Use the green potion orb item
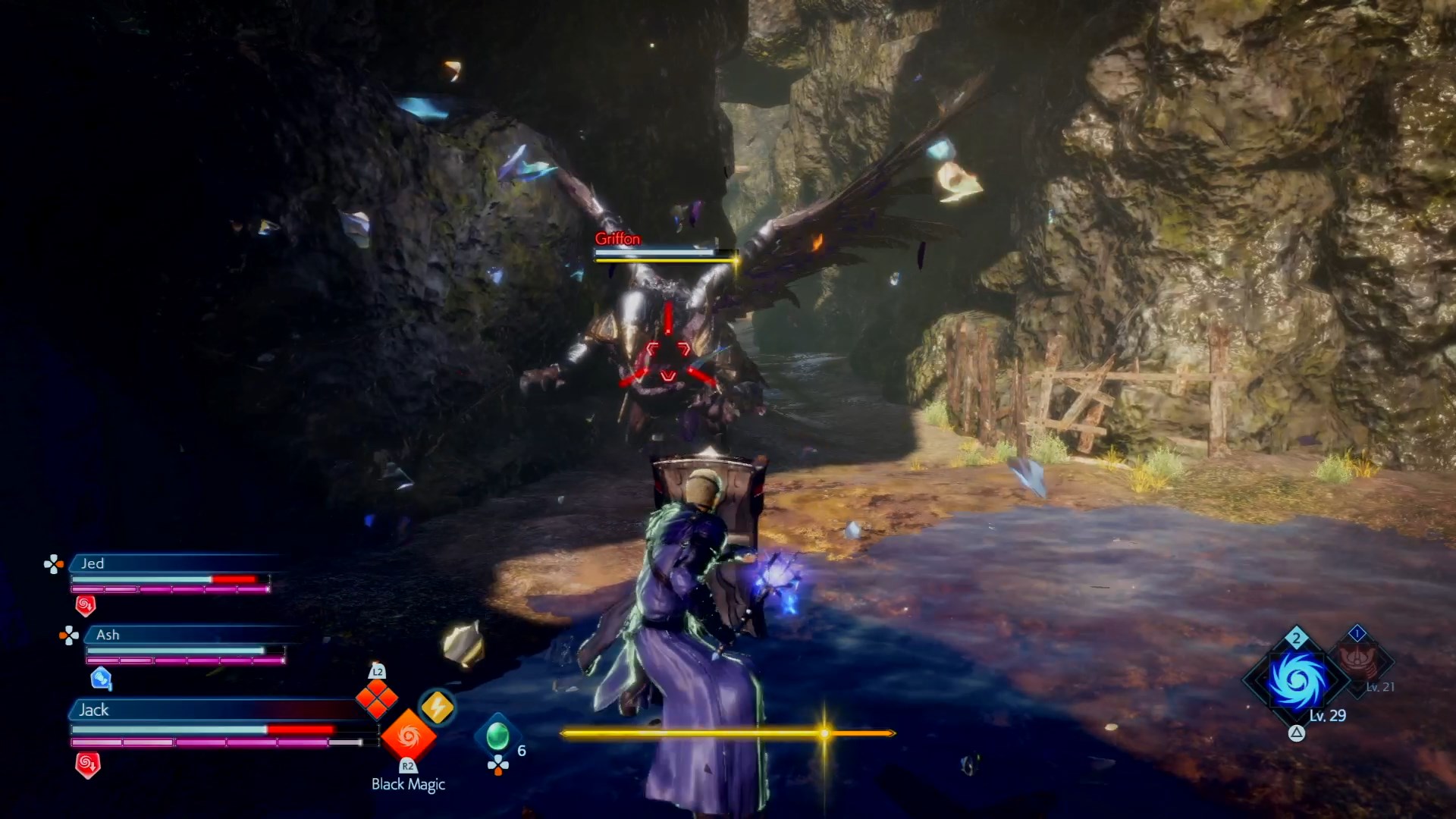1456x819 pixels. [497, 736]
